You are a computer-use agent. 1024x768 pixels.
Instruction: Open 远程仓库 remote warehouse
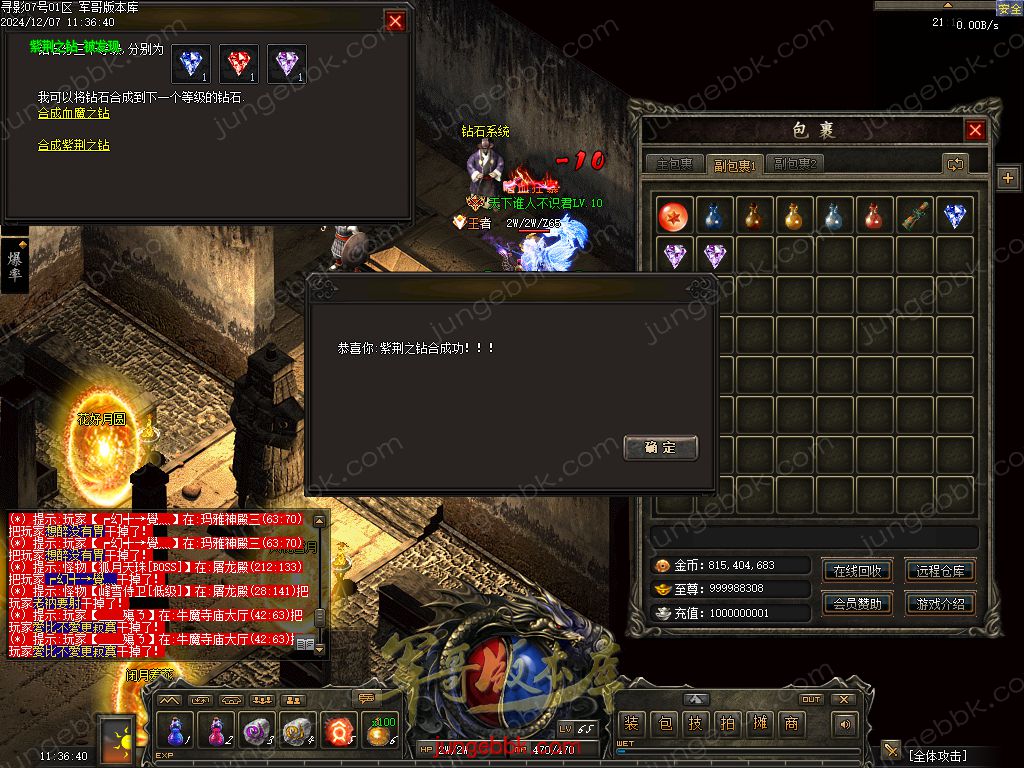940,571
